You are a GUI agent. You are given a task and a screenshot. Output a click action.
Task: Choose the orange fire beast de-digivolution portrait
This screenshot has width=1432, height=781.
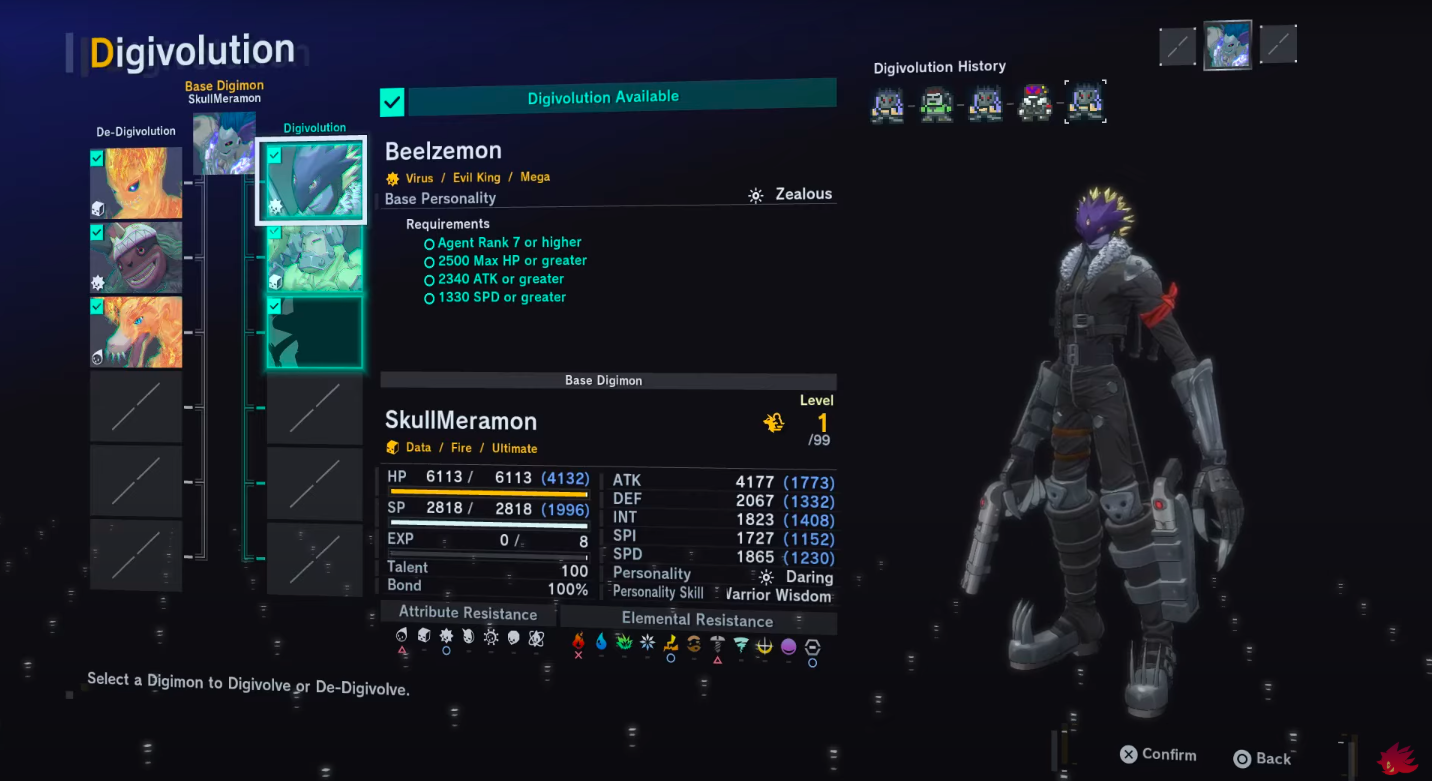click(136, 331)
